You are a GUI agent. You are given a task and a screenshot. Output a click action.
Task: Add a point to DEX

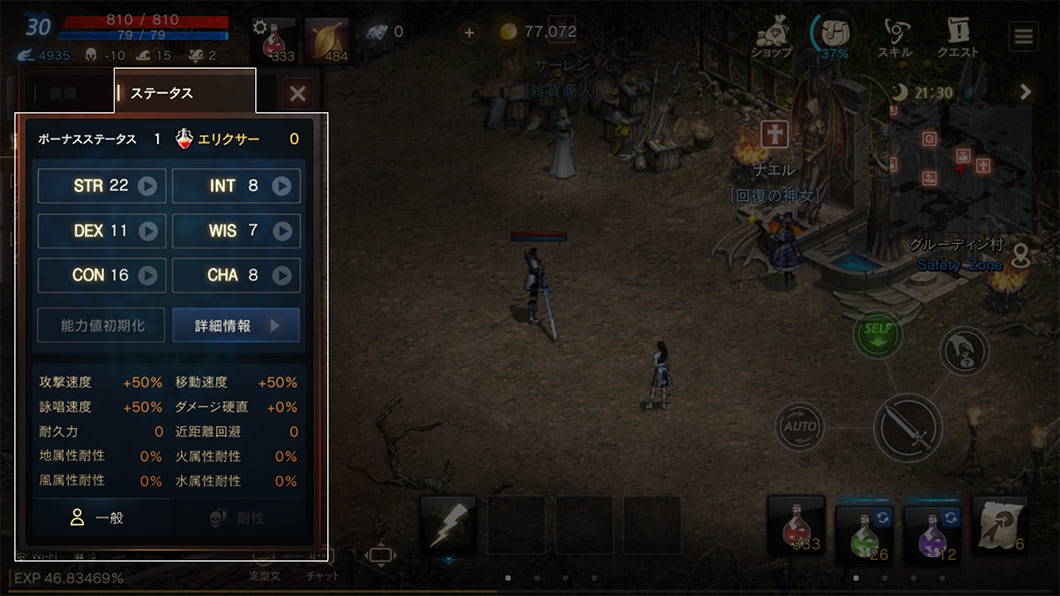(x=148, y=231)
